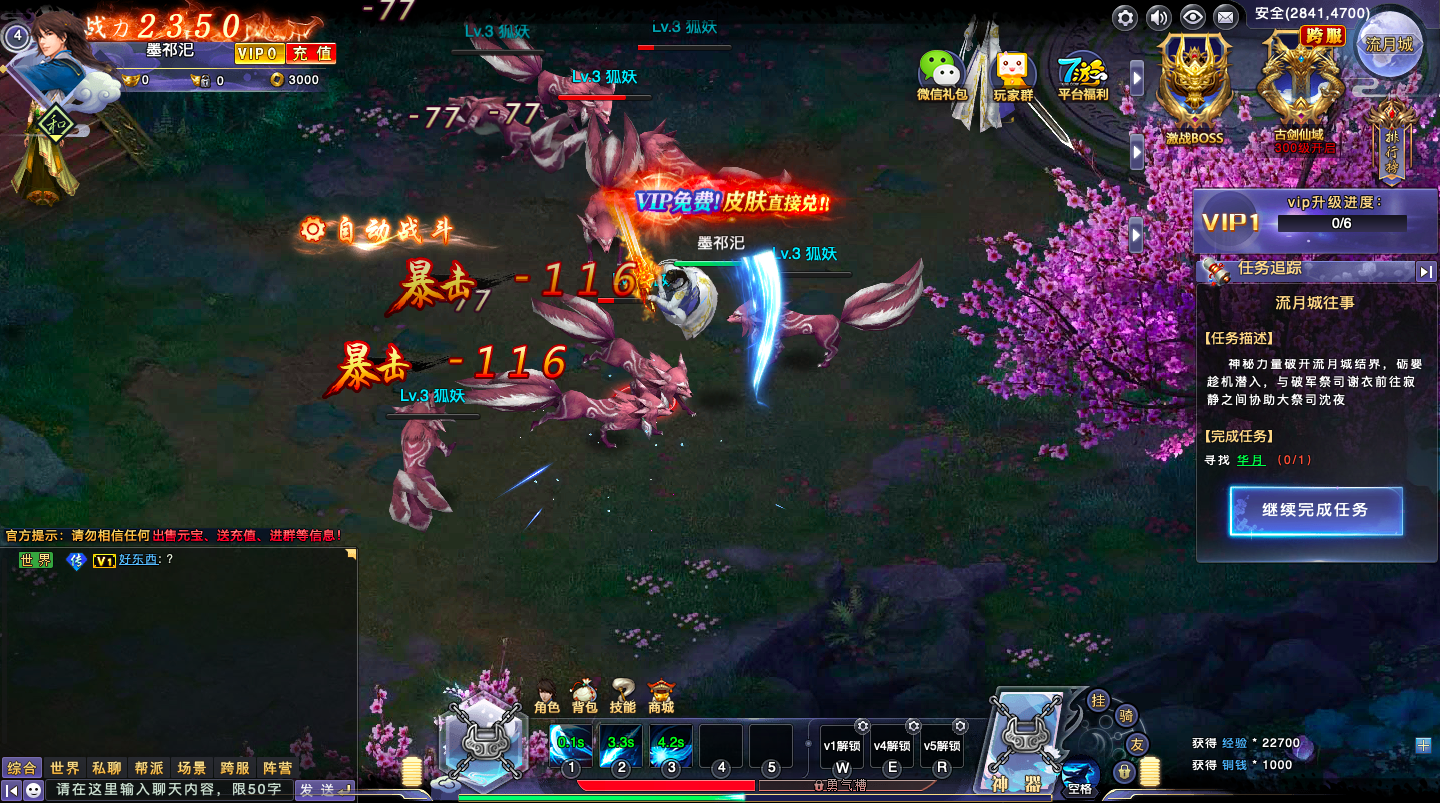The image size is (1440, 804).
Task: Switch chat to the 帮派 tab
Action: 149,769
